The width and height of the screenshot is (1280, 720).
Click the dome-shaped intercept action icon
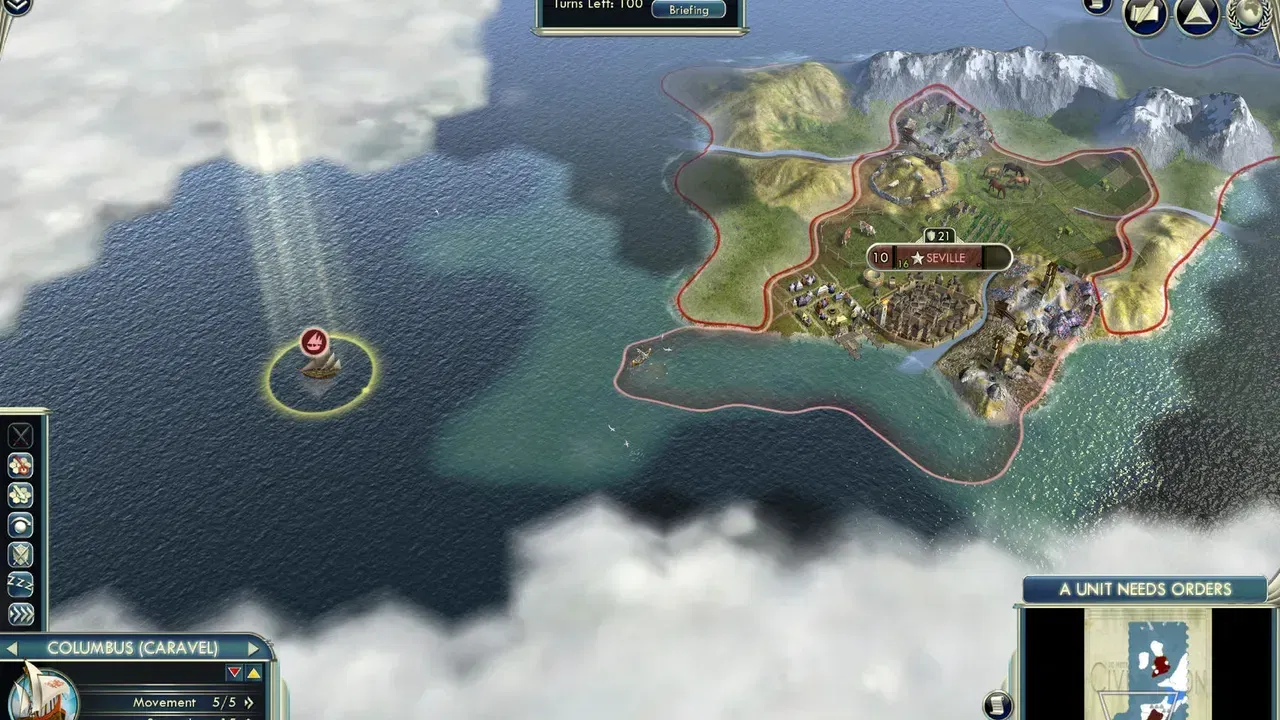pyautogui.click(x=18, y=524)
